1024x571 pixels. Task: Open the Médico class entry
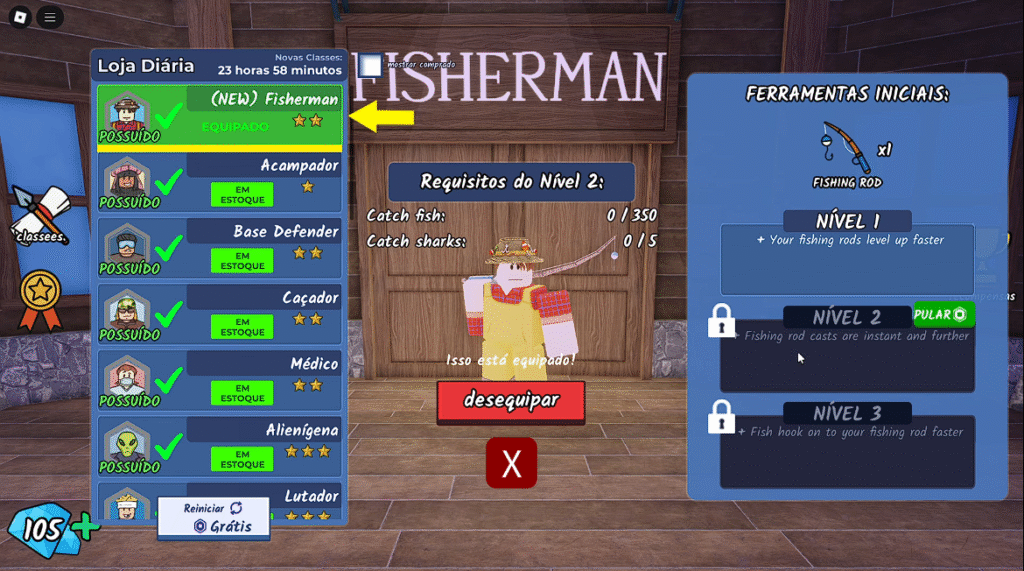pyautogui.click(x=219, y=379)
